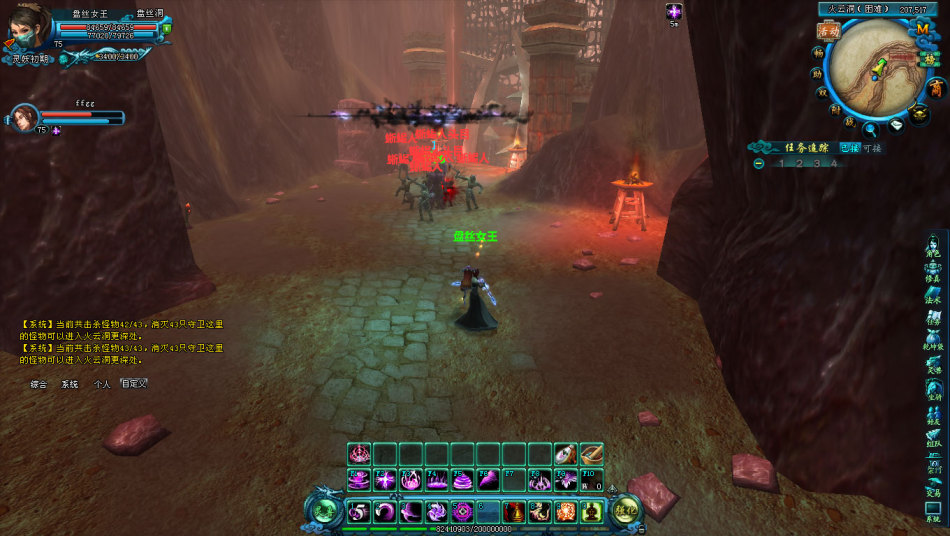Open the 任务 quest menu
The image size is (950, 536).
click(x=933, y=317)
